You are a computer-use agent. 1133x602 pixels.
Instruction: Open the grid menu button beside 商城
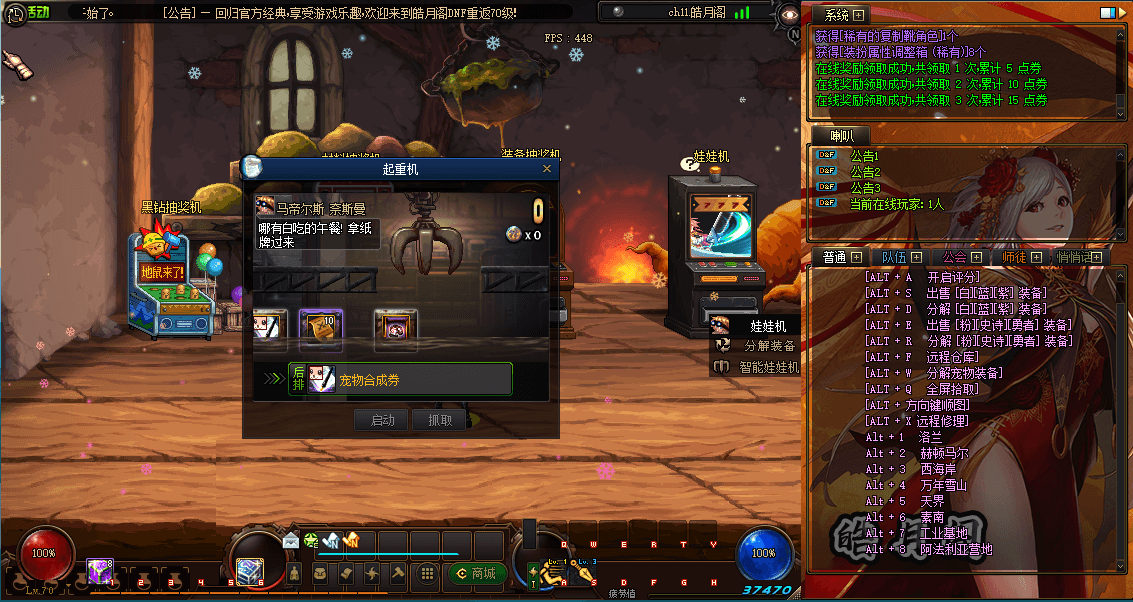pos(427,573)
